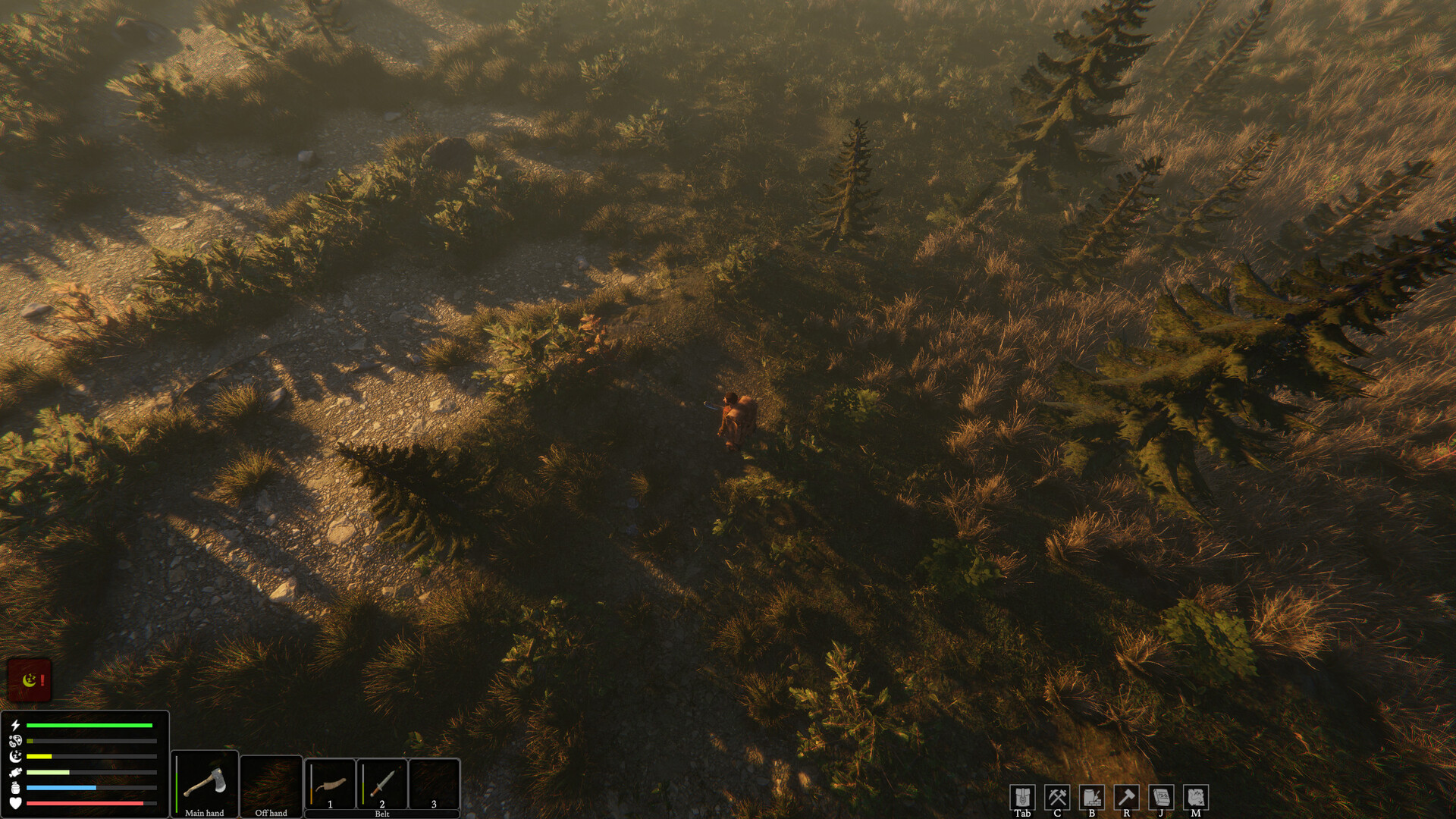This screenshot has height=819, width=1456.
Task: Open the backpack inventory
Action: [x=1022, y=797]
